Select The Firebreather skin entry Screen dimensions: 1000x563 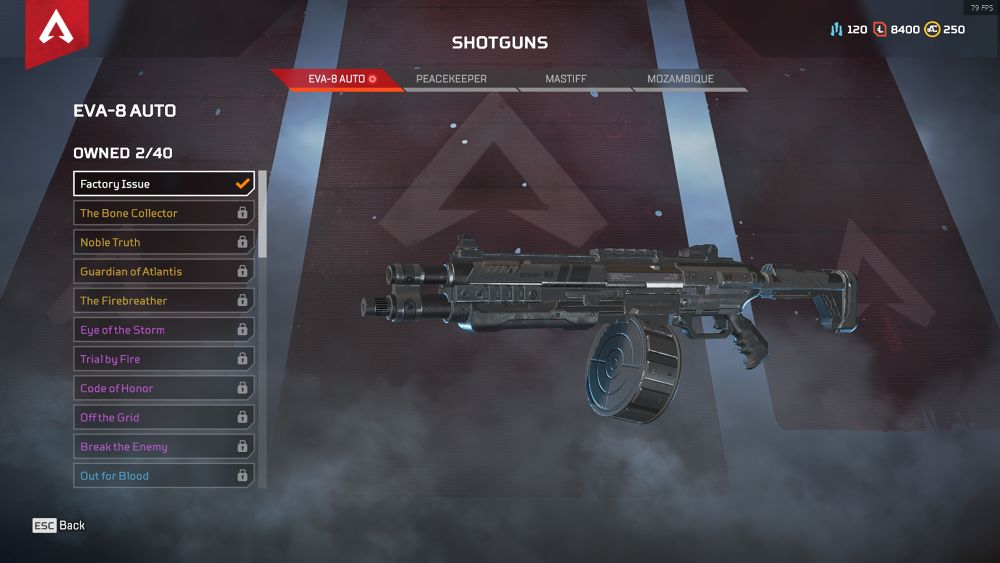pyautogui.click(x=164, y=300)
